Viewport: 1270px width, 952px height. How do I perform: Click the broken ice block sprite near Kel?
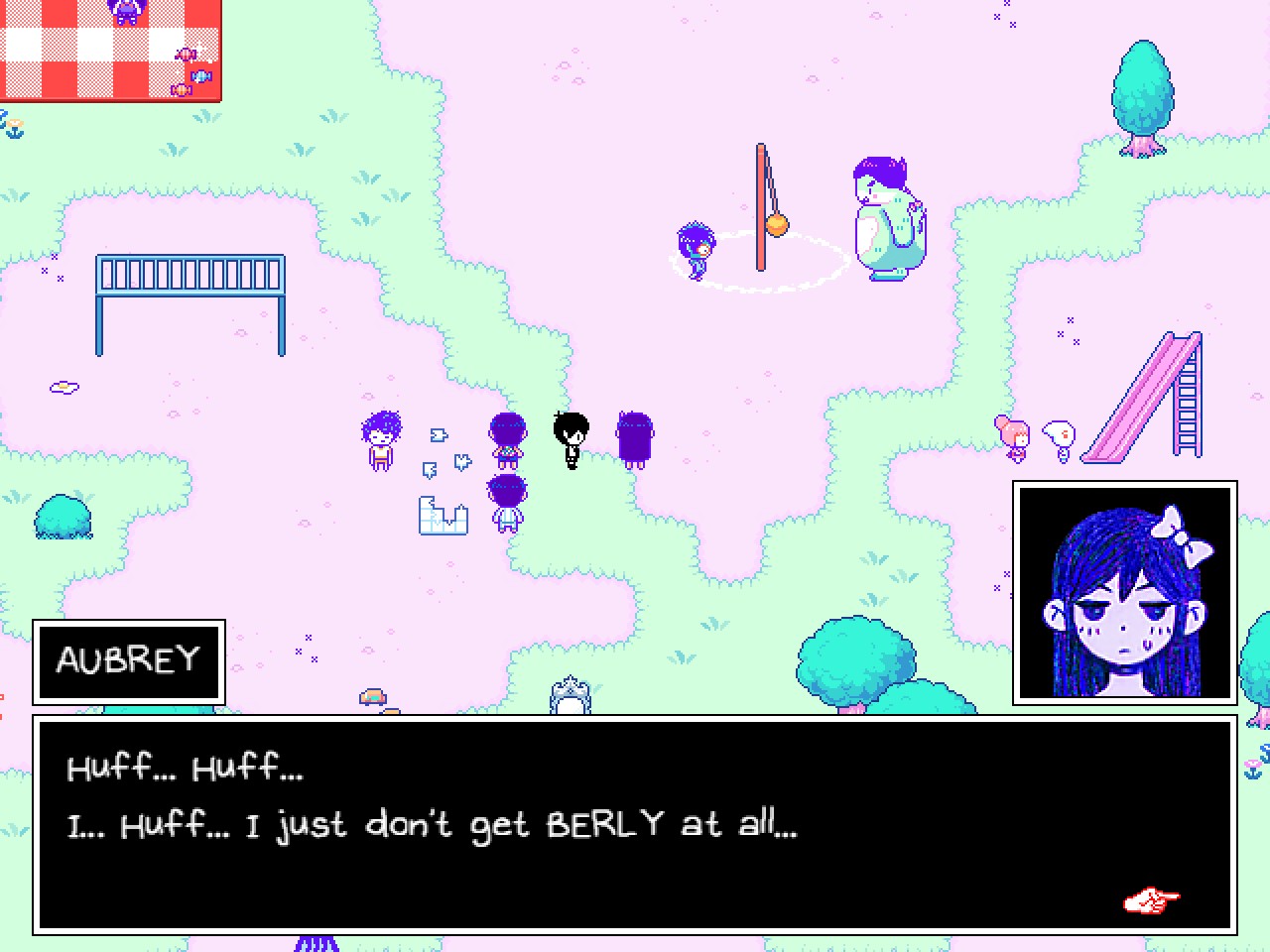(444, 514)
